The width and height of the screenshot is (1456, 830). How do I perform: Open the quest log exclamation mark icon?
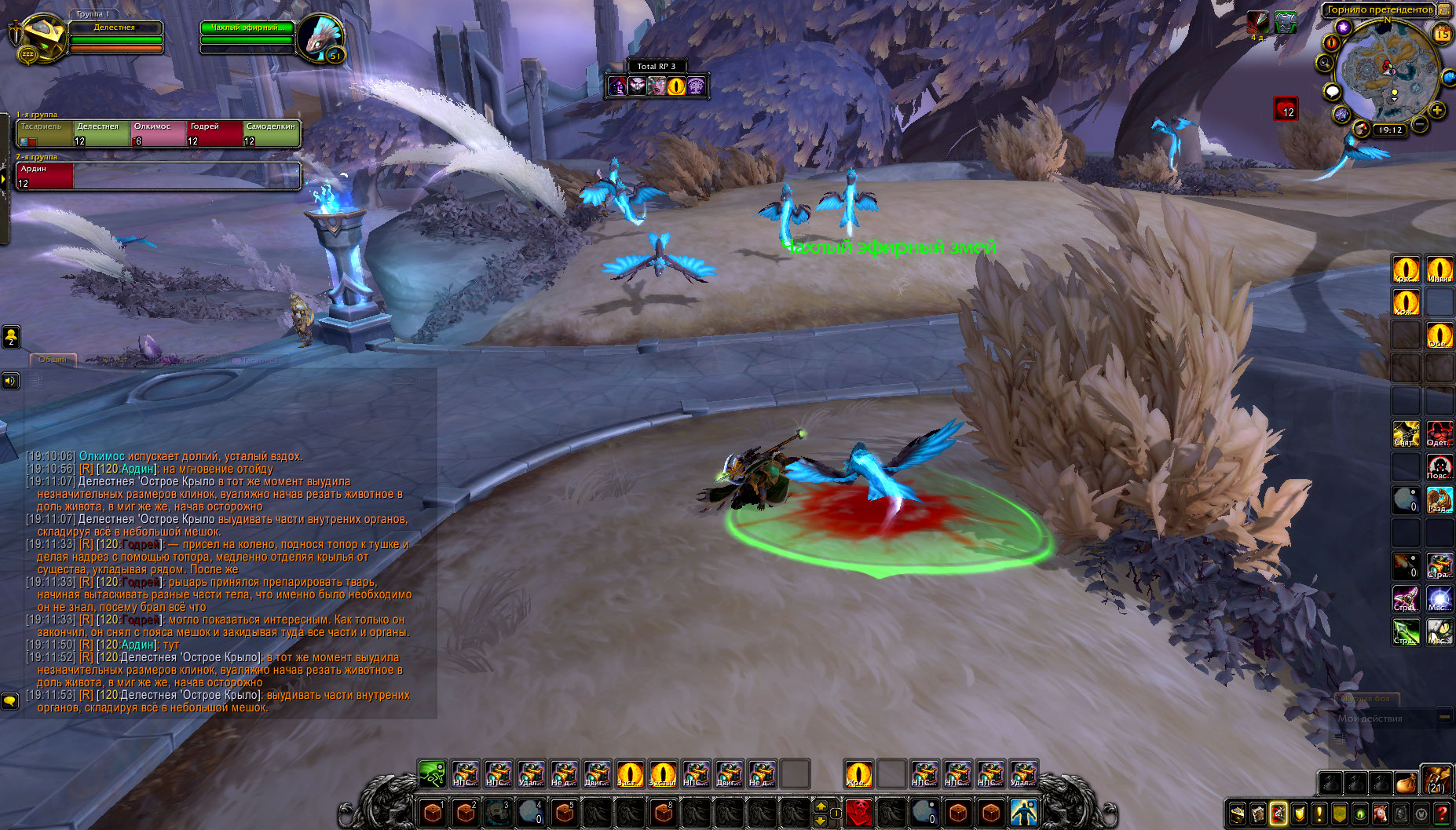coord(1319,814)
